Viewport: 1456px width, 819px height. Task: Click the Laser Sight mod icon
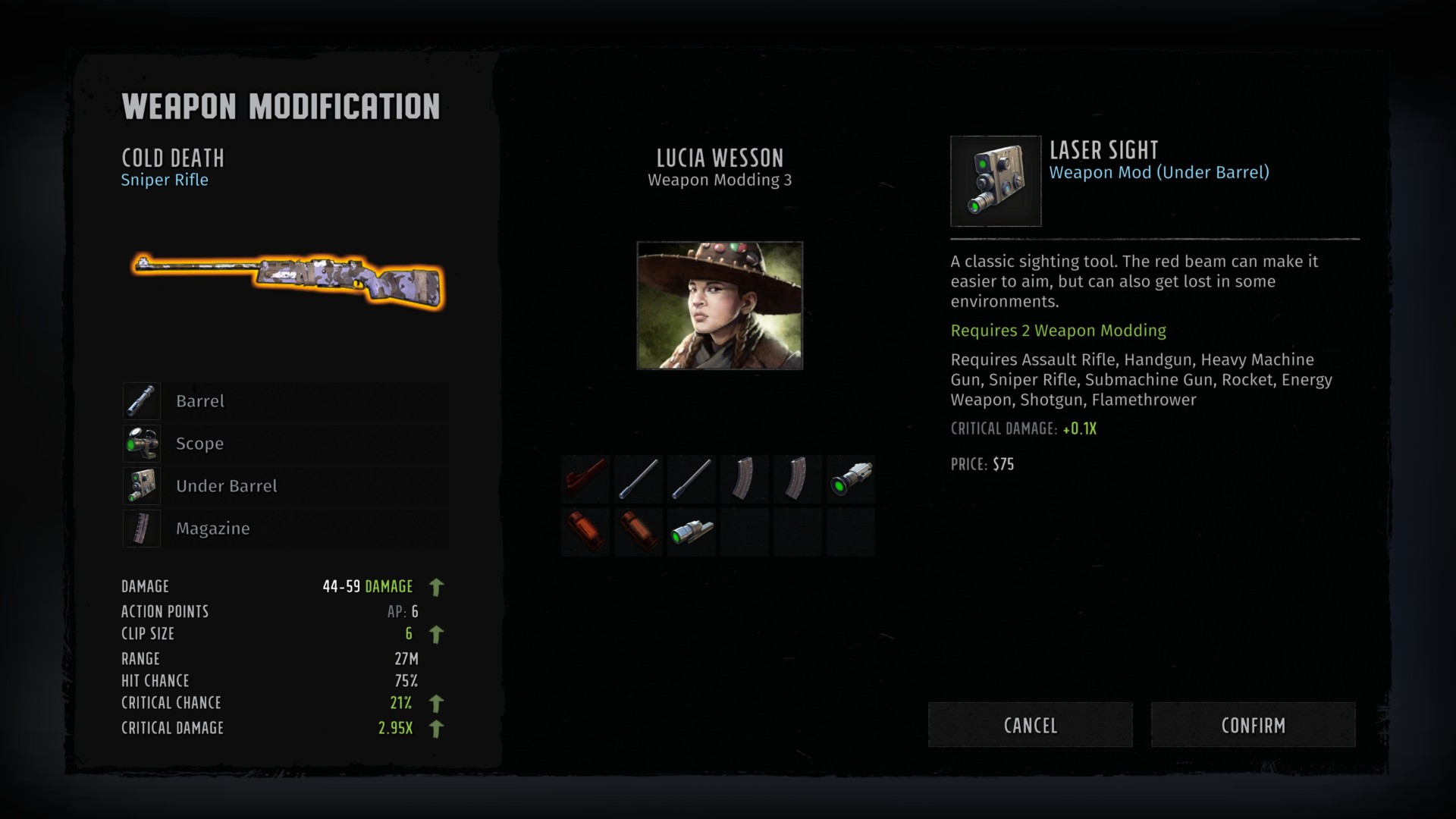tap(996, 181)
